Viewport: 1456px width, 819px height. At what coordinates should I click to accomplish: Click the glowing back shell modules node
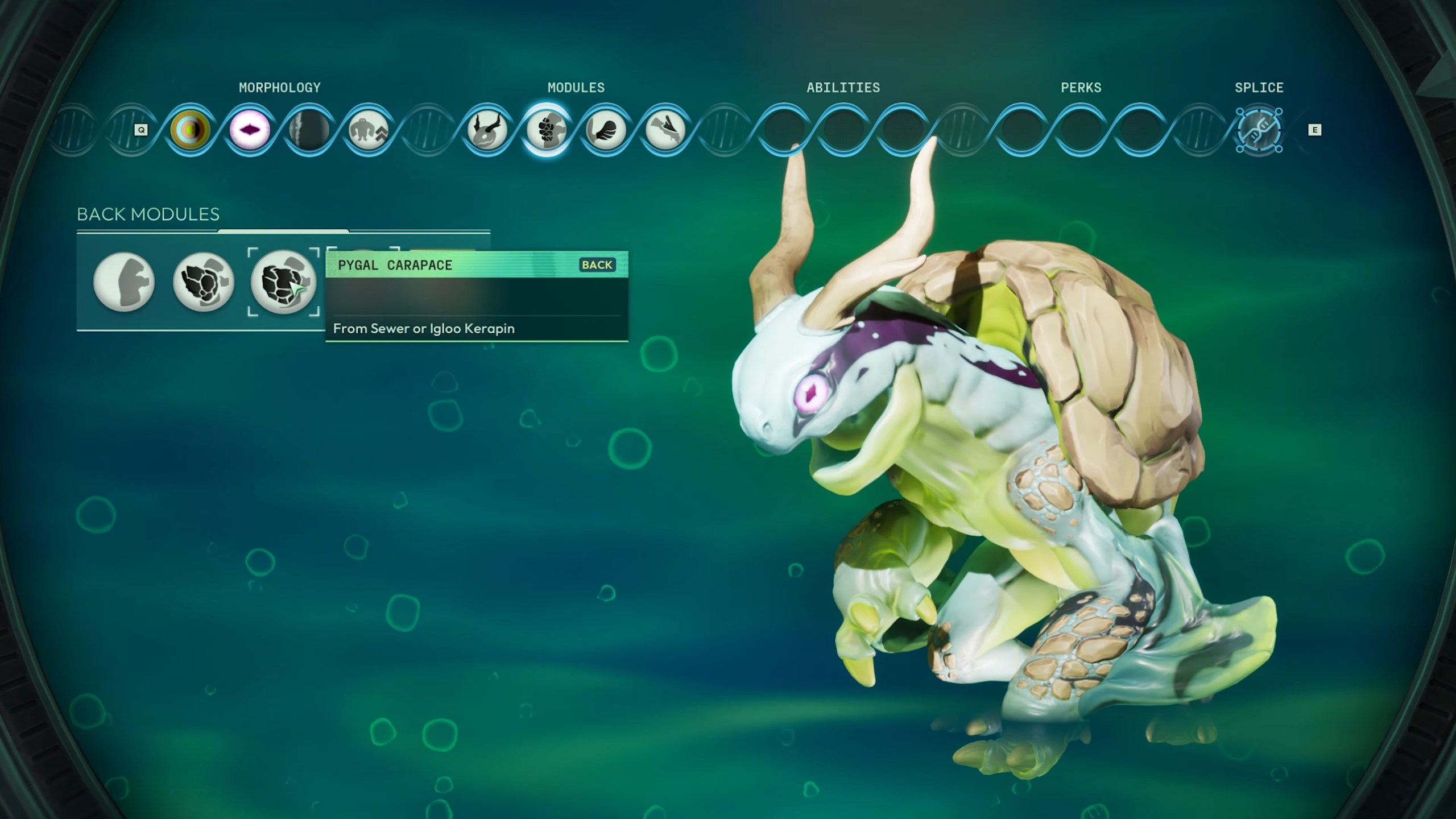pos(546,130)
